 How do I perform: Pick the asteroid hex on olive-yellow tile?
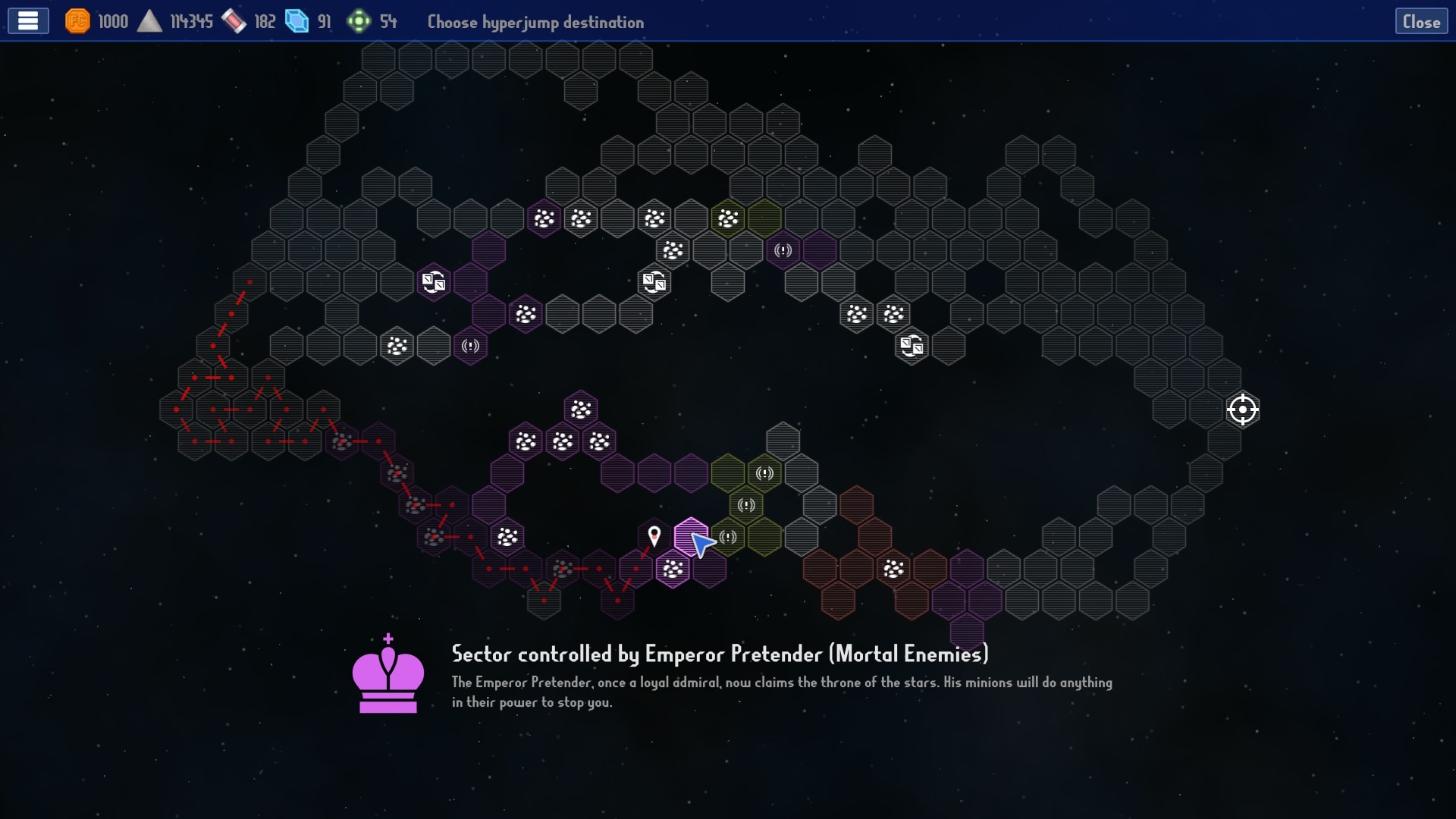point(728,219)
